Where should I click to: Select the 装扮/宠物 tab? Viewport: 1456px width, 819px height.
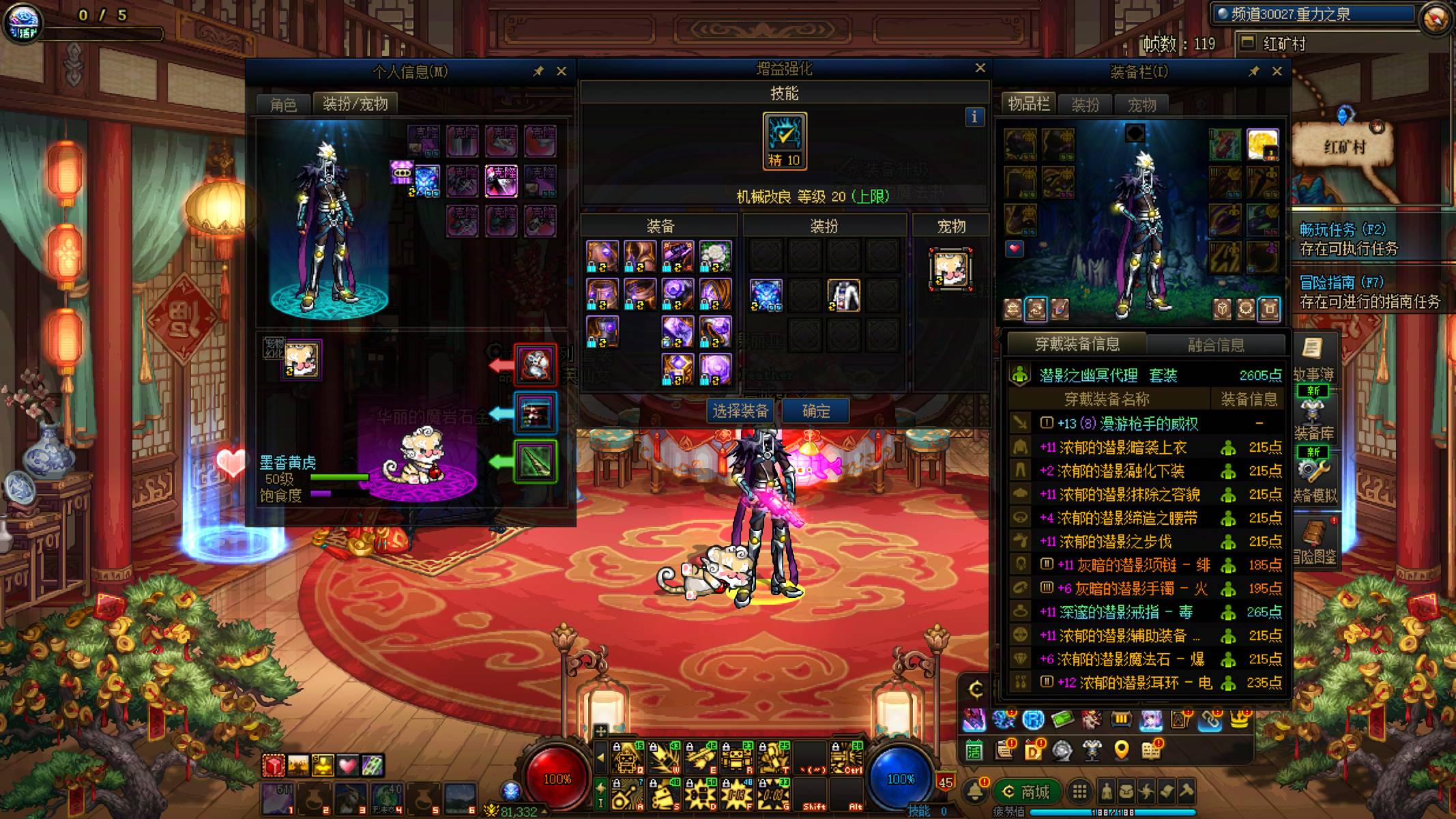355,104
